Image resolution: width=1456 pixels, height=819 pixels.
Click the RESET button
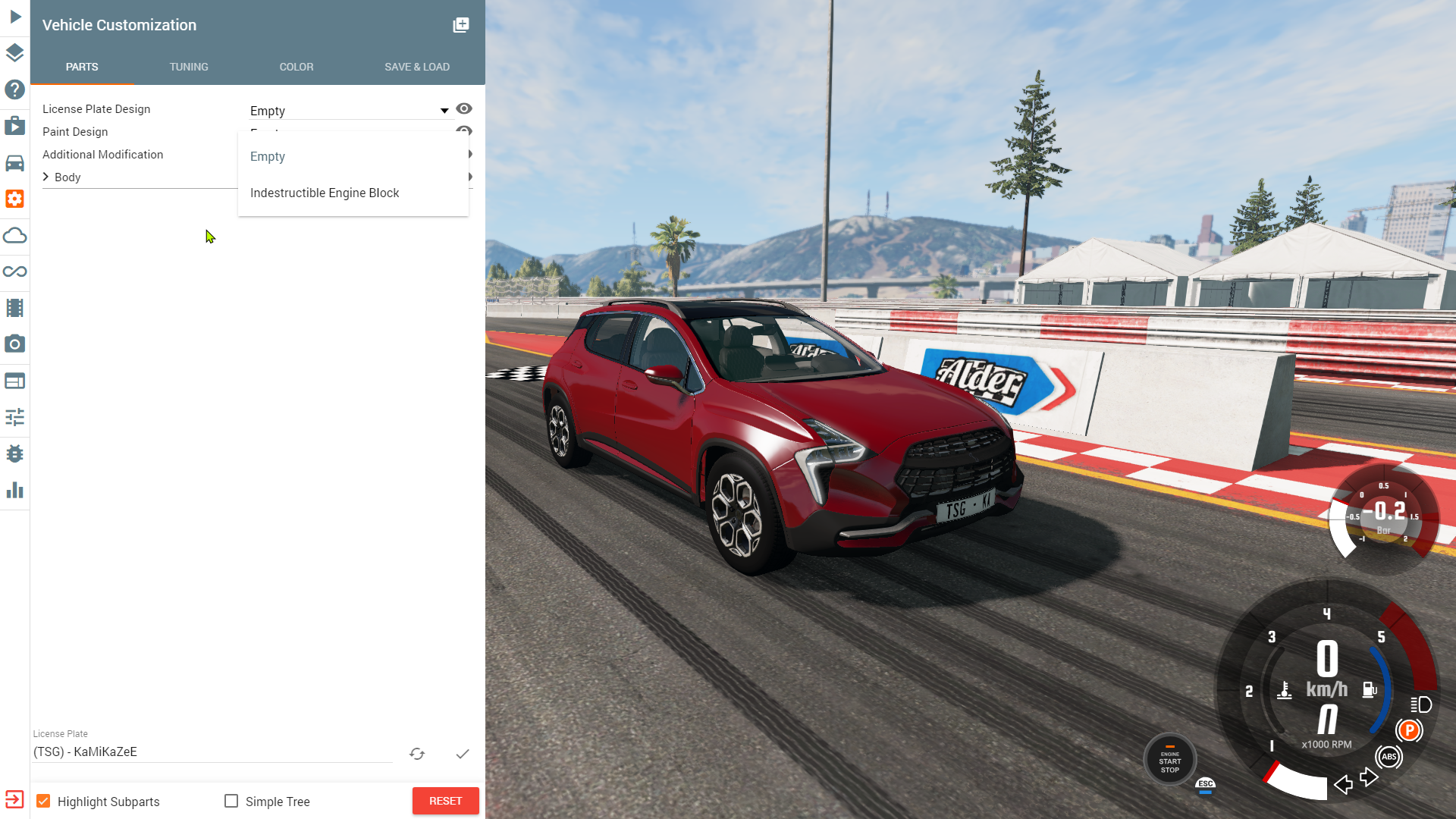pyautogui.click(x=445, y=800)
